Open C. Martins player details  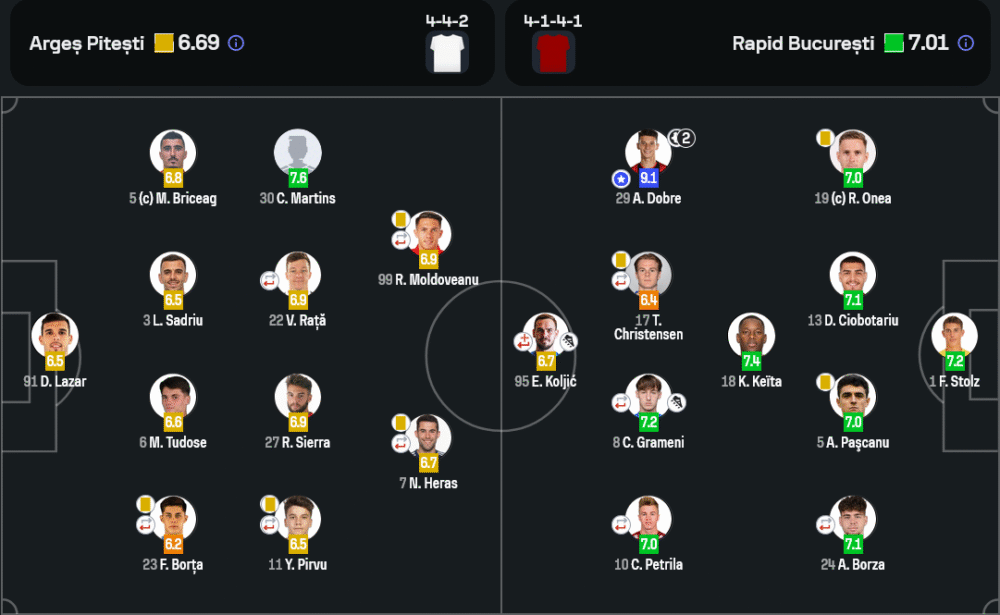click(297, 153)
